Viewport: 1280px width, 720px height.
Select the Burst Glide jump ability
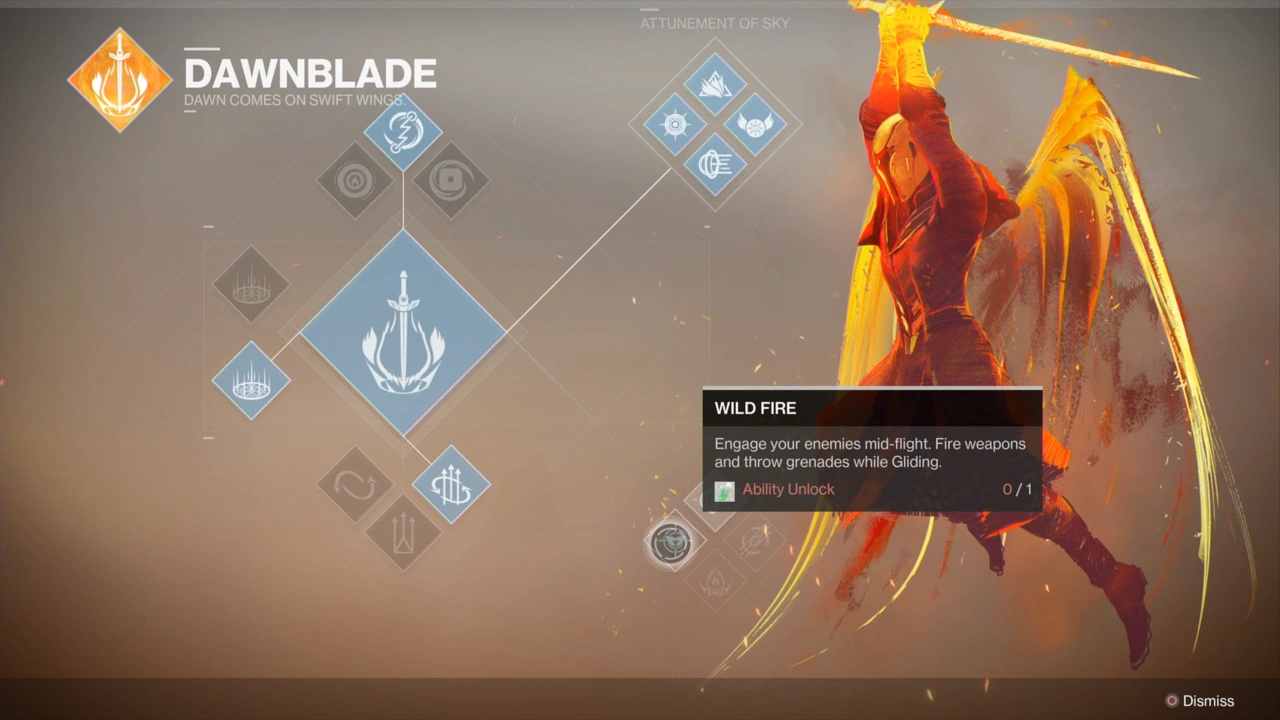(x=450, y=486)
